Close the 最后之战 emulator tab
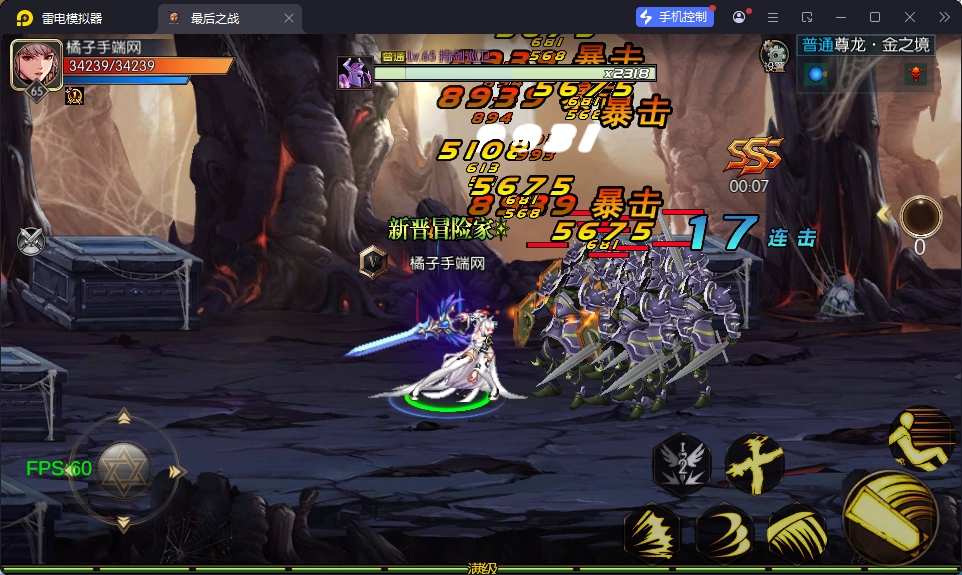 click(290, 18)
